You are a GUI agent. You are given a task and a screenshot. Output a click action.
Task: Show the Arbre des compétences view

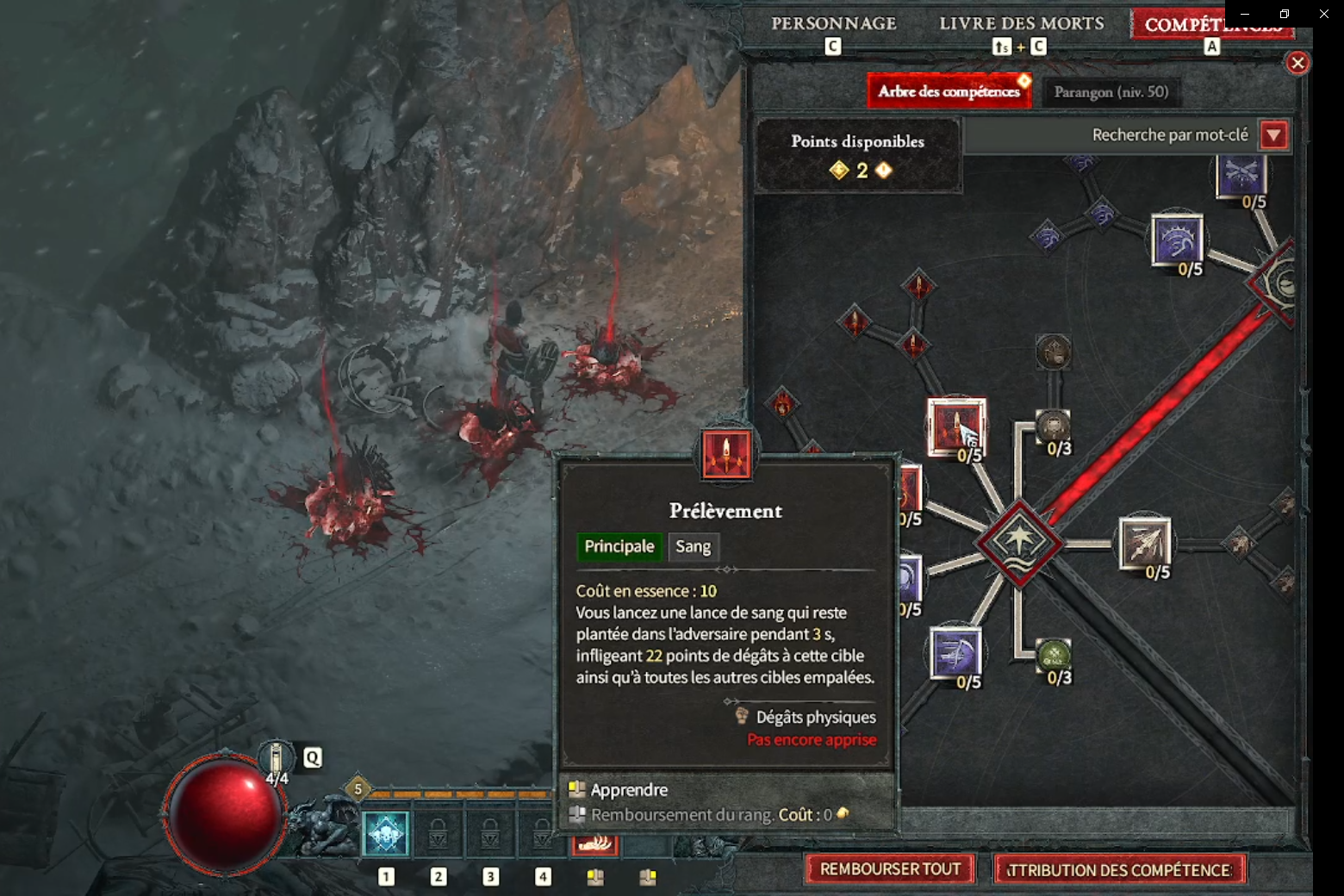click(949, 91)
